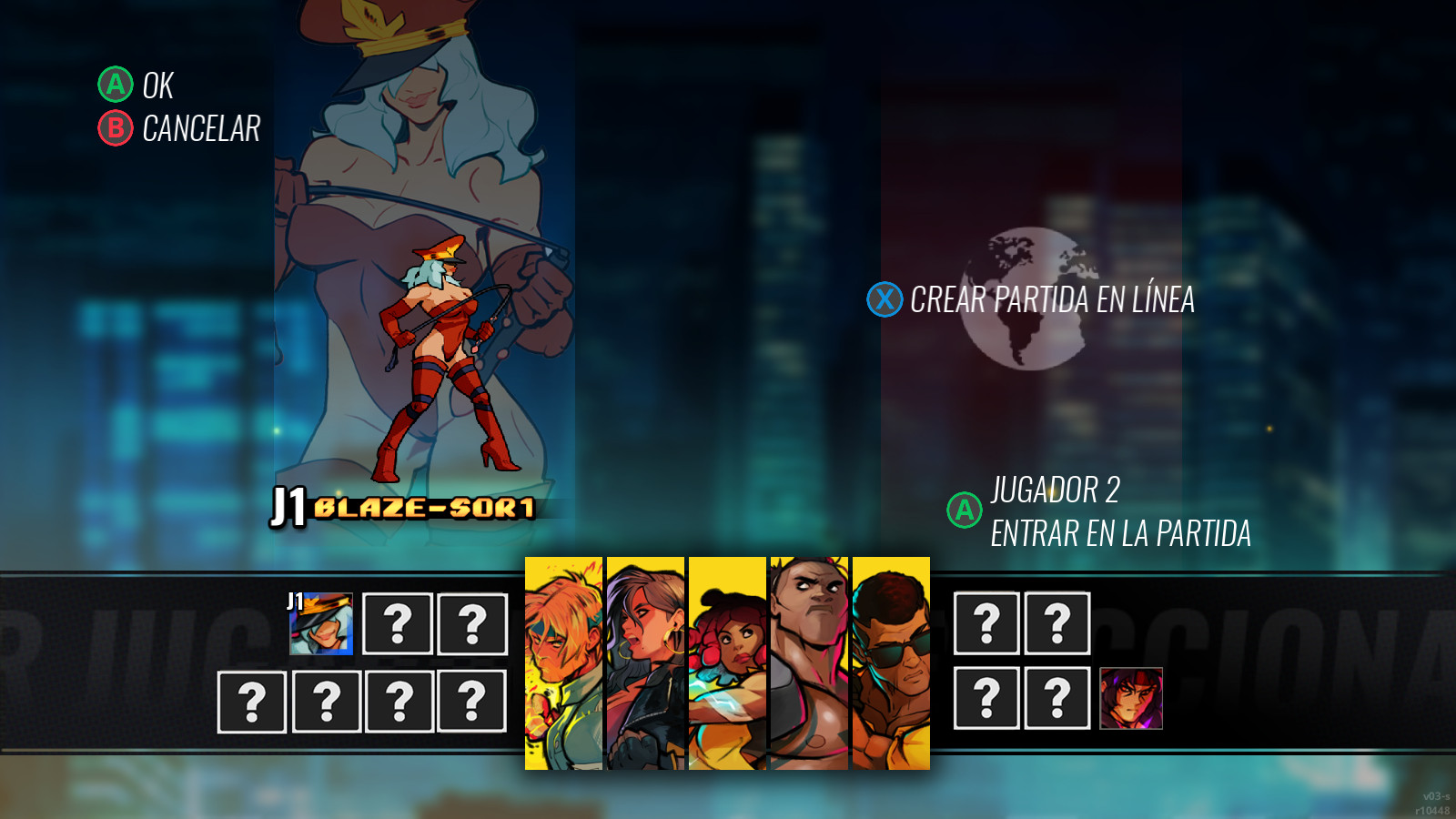The image size is (1456, 819).
Task: Click ENTRAR EN LA PARTIDA text
Action: click(x=1122, y=528)
